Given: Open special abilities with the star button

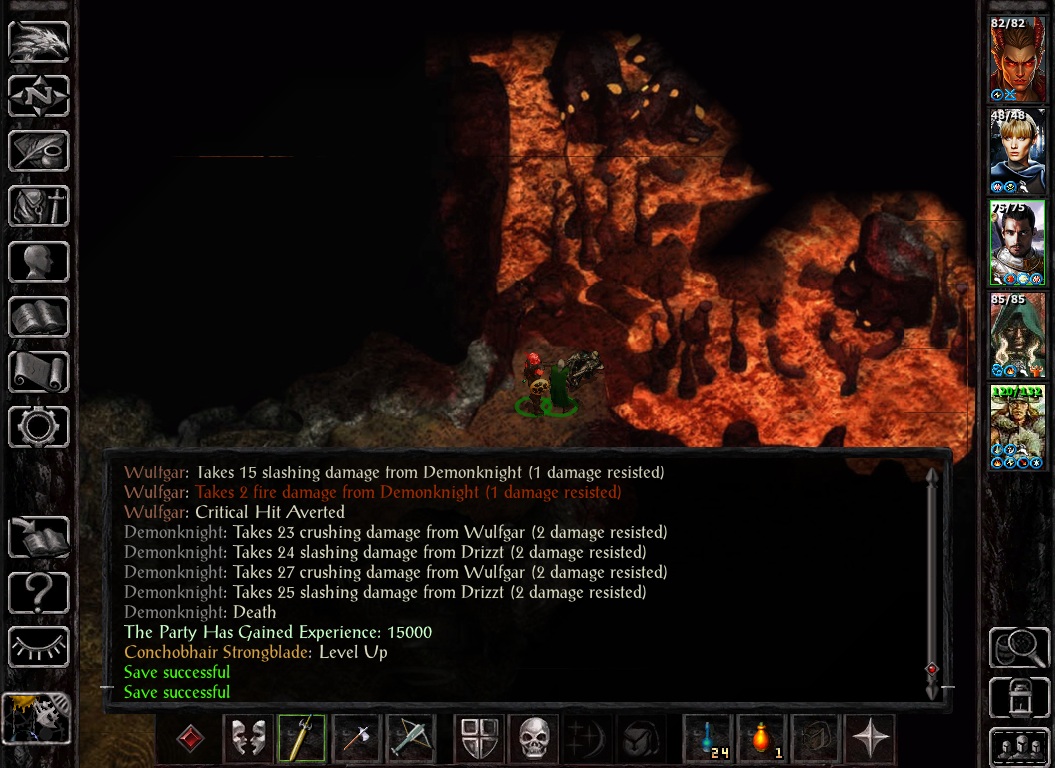Looking at the screenshot, I should (869, 740).
